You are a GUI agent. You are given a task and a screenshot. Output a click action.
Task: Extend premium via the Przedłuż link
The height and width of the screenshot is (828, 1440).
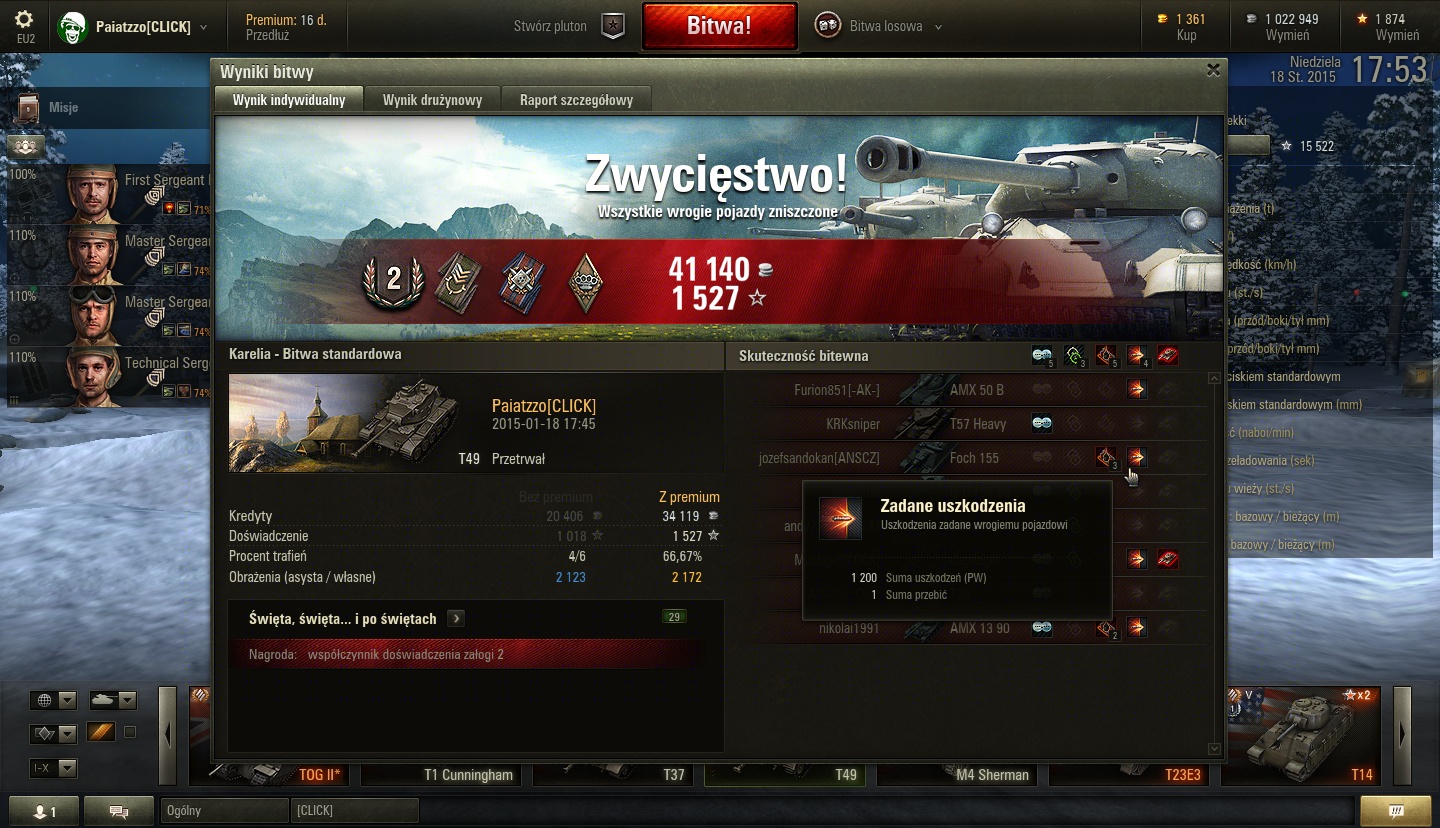point(266,35)
